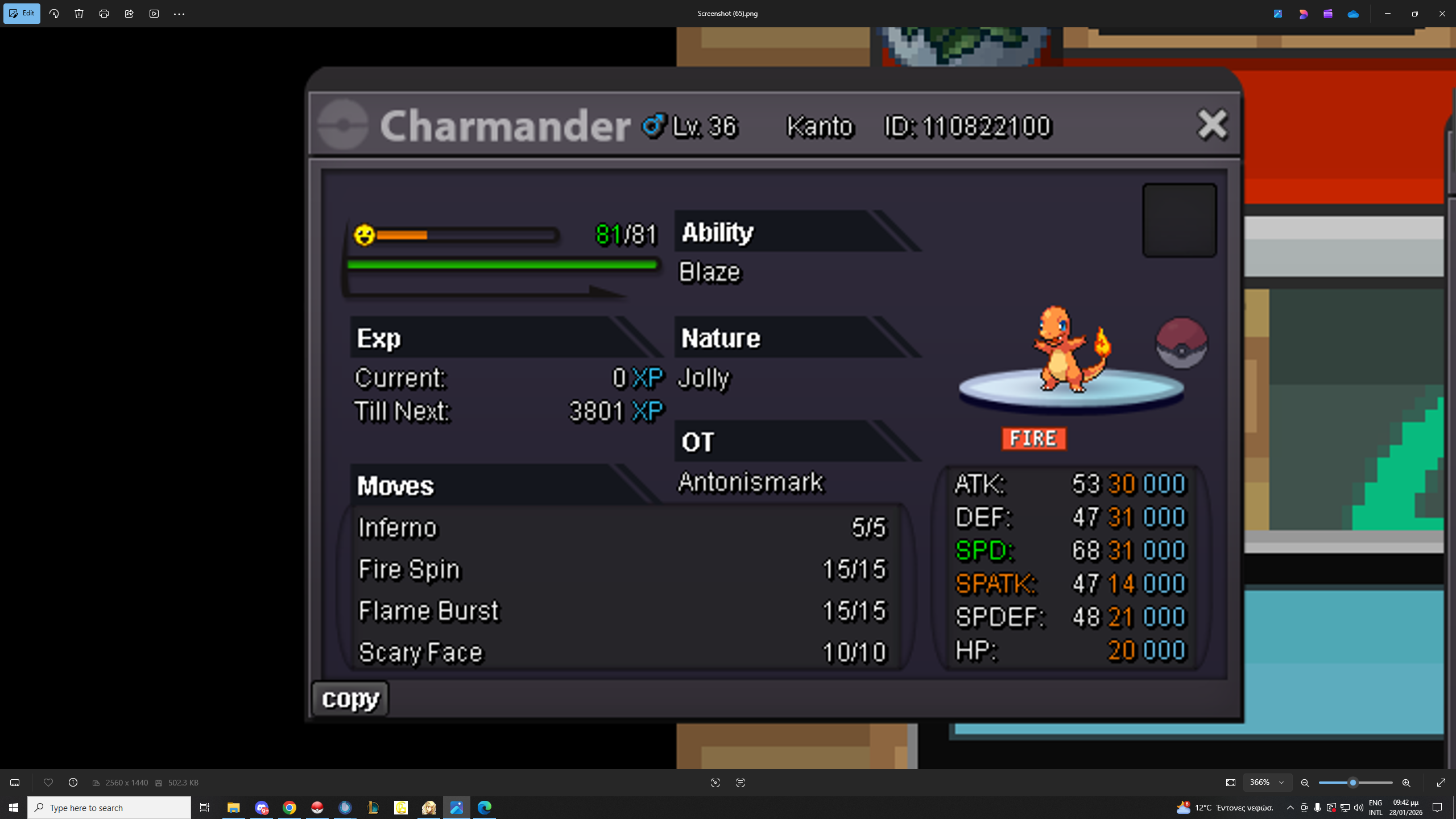Select the Inferno move row
The height and width of the screenshot is (819, 1456).
pyautogui.click(x=623, y=528)
